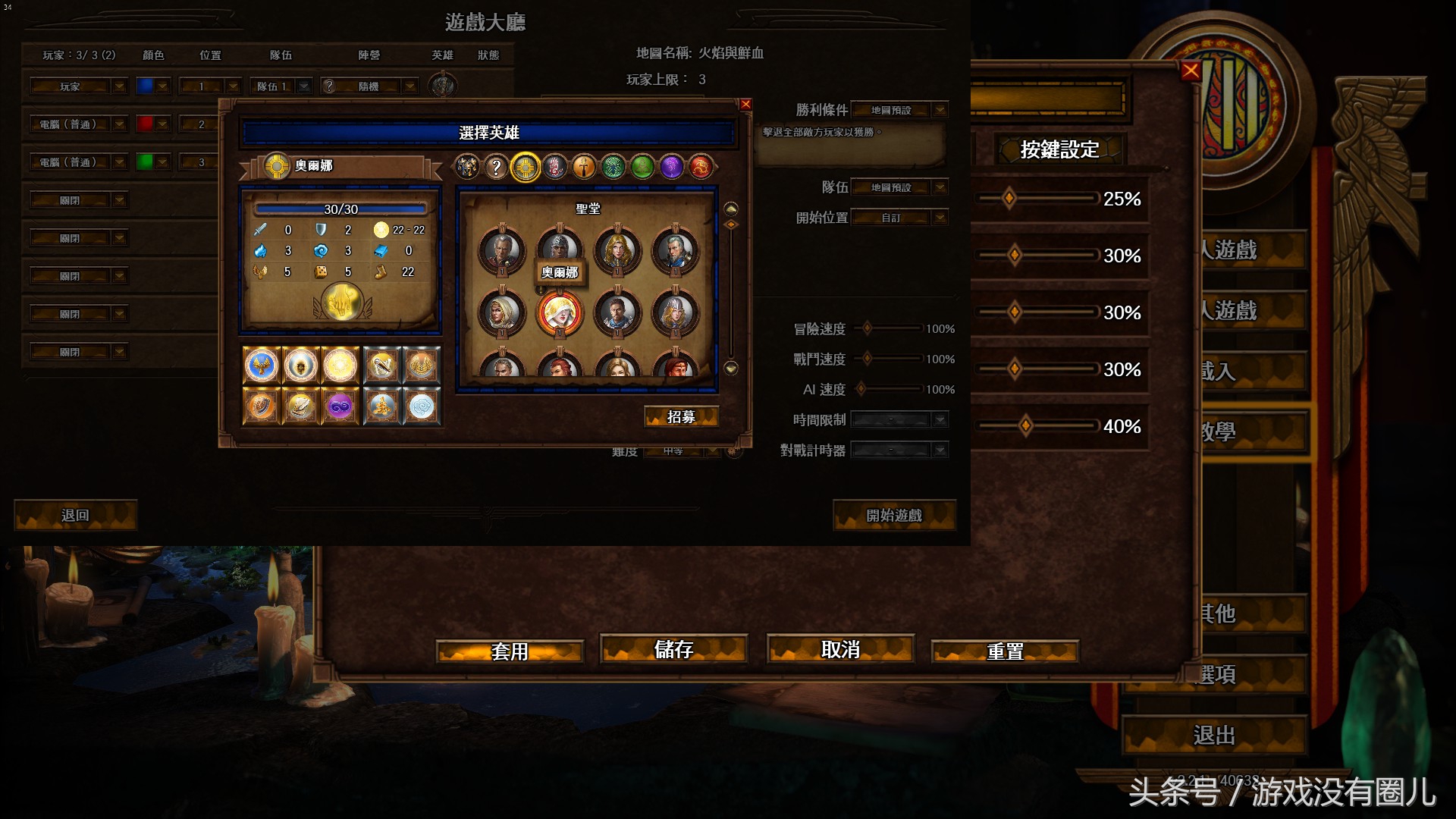Select the orange ankh faction icon
Image resolution: width=1456 pixels, height=819 pixels.
pyautogui.click(x=584, y=167)
